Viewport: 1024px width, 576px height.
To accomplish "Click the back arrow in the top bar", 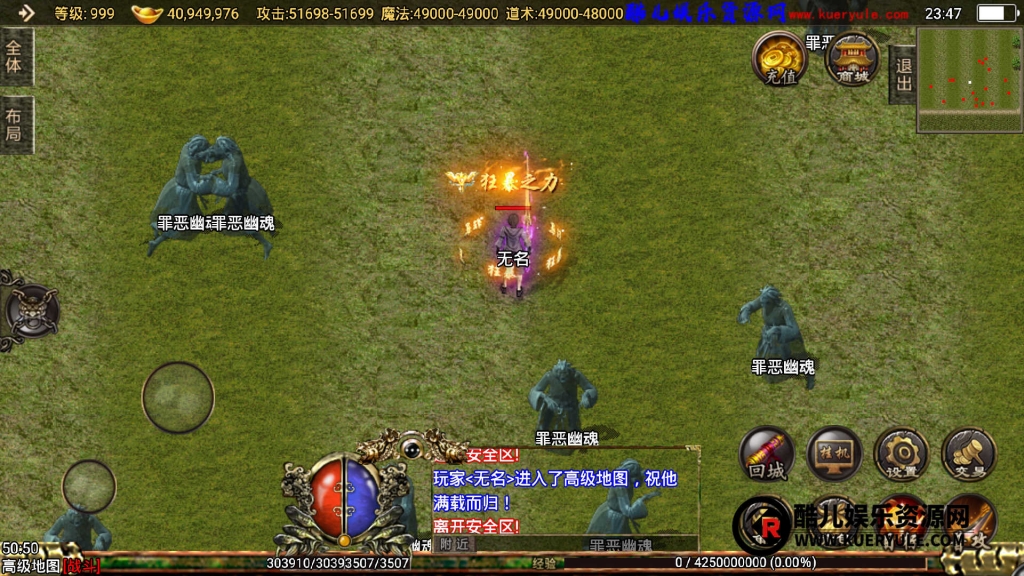I will pos(25,13).
